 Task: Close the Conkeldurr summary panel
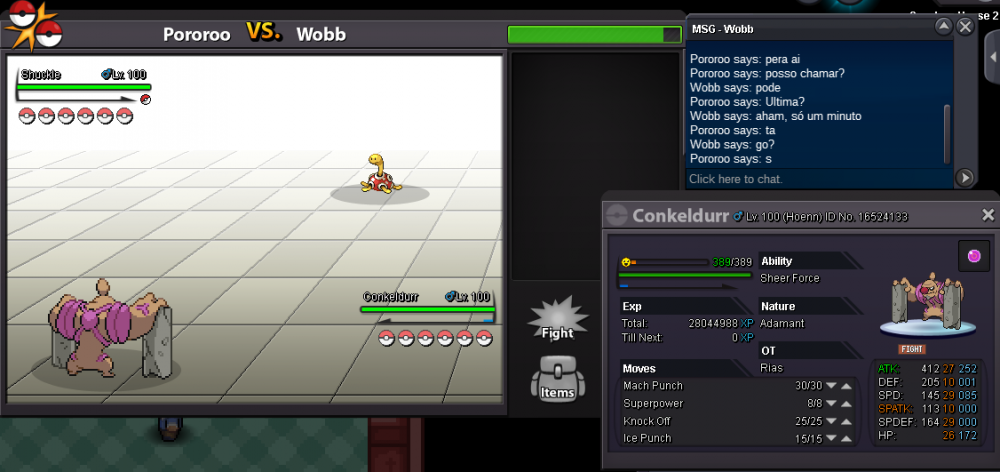[x=988, y=215]
